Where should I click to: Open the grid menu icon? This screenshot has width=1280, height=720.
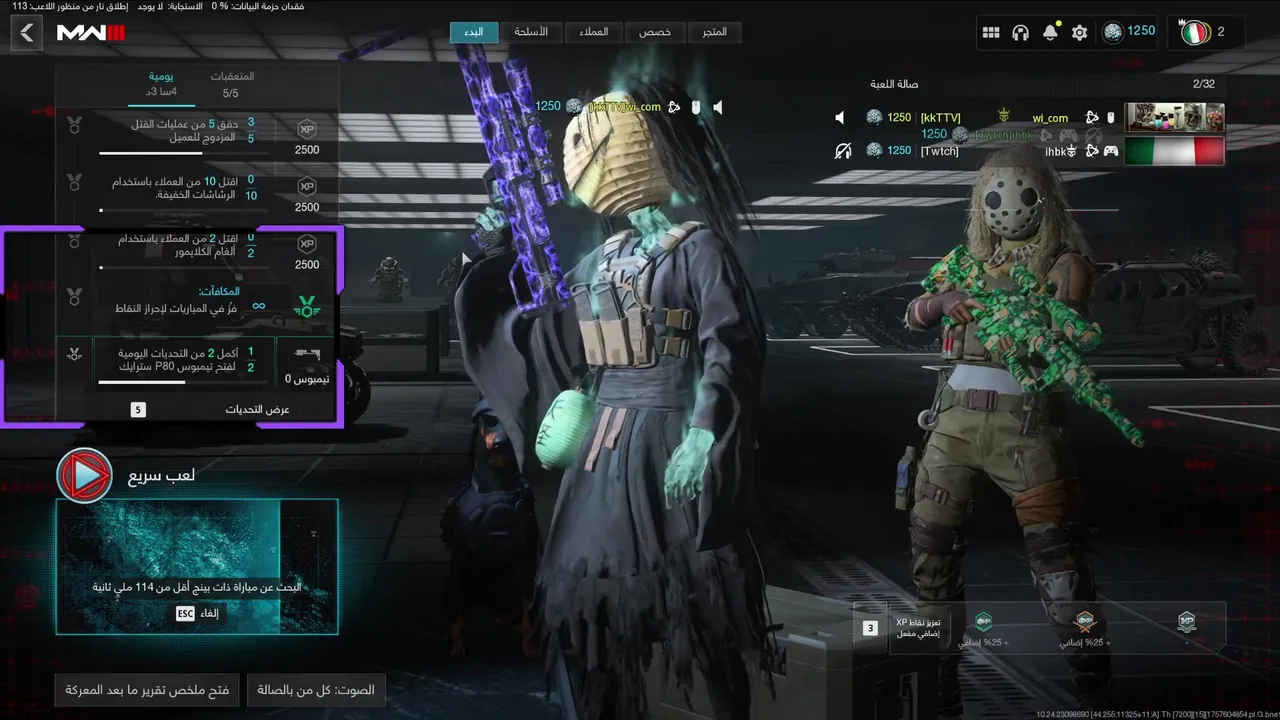pyautogui.click(x=991, y=33)
